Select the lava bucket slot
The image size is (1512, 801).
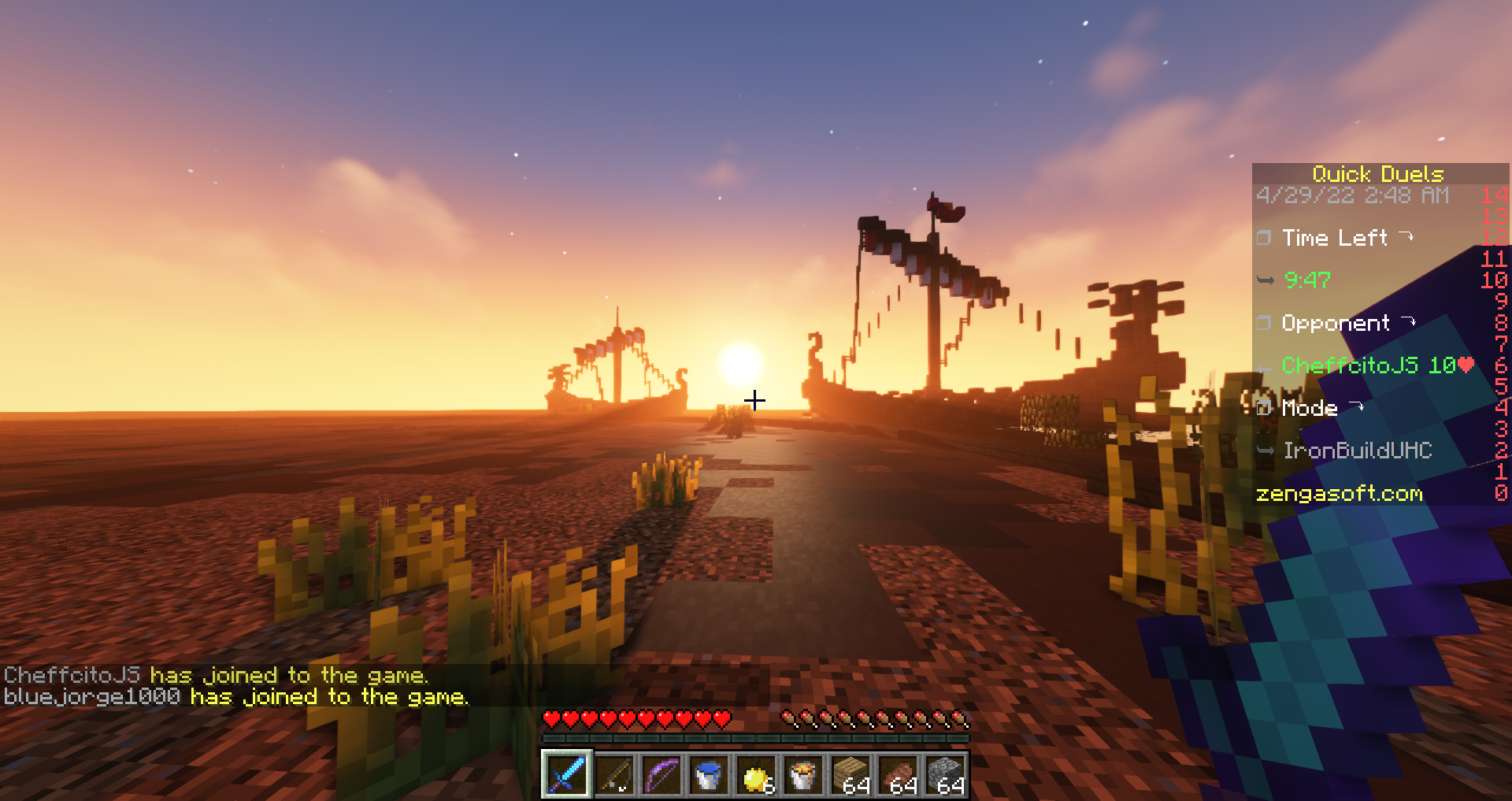803,775
